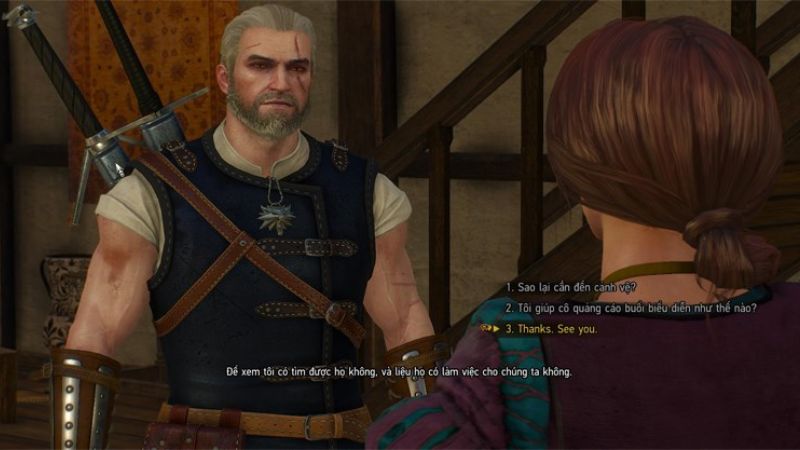Select the dialogue option about quảng cáo buổi biểu diễn
The width and height of the screenshot is (800, 450).
629,307
